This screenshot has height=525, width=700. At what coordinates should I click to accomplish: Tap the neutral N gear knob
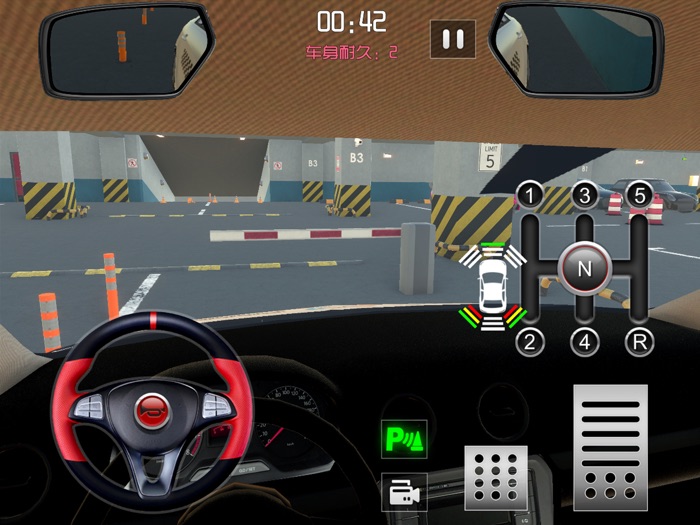[x=585, y=268]
